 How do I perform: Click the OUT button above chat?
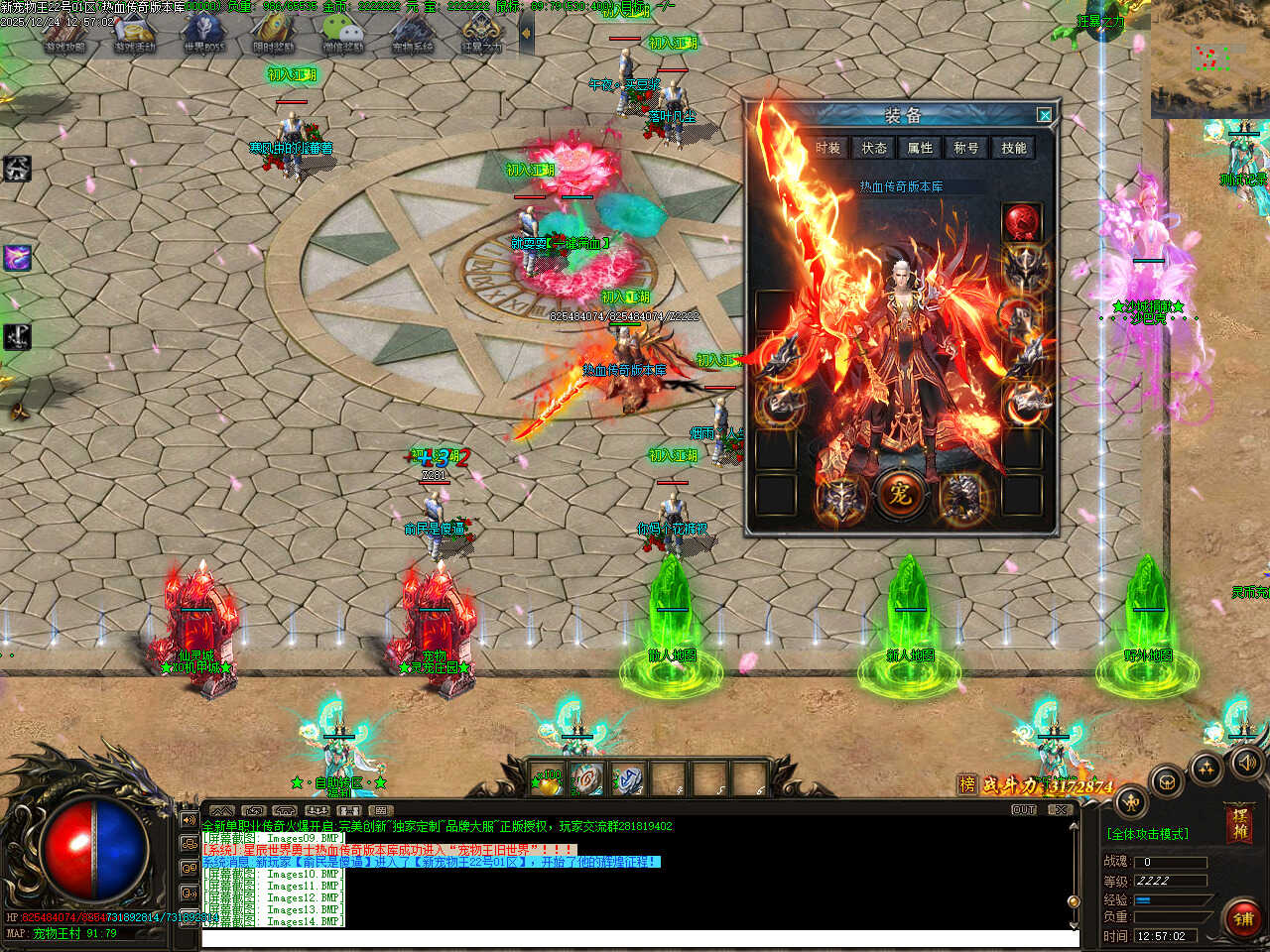[x=1024, y=810]
